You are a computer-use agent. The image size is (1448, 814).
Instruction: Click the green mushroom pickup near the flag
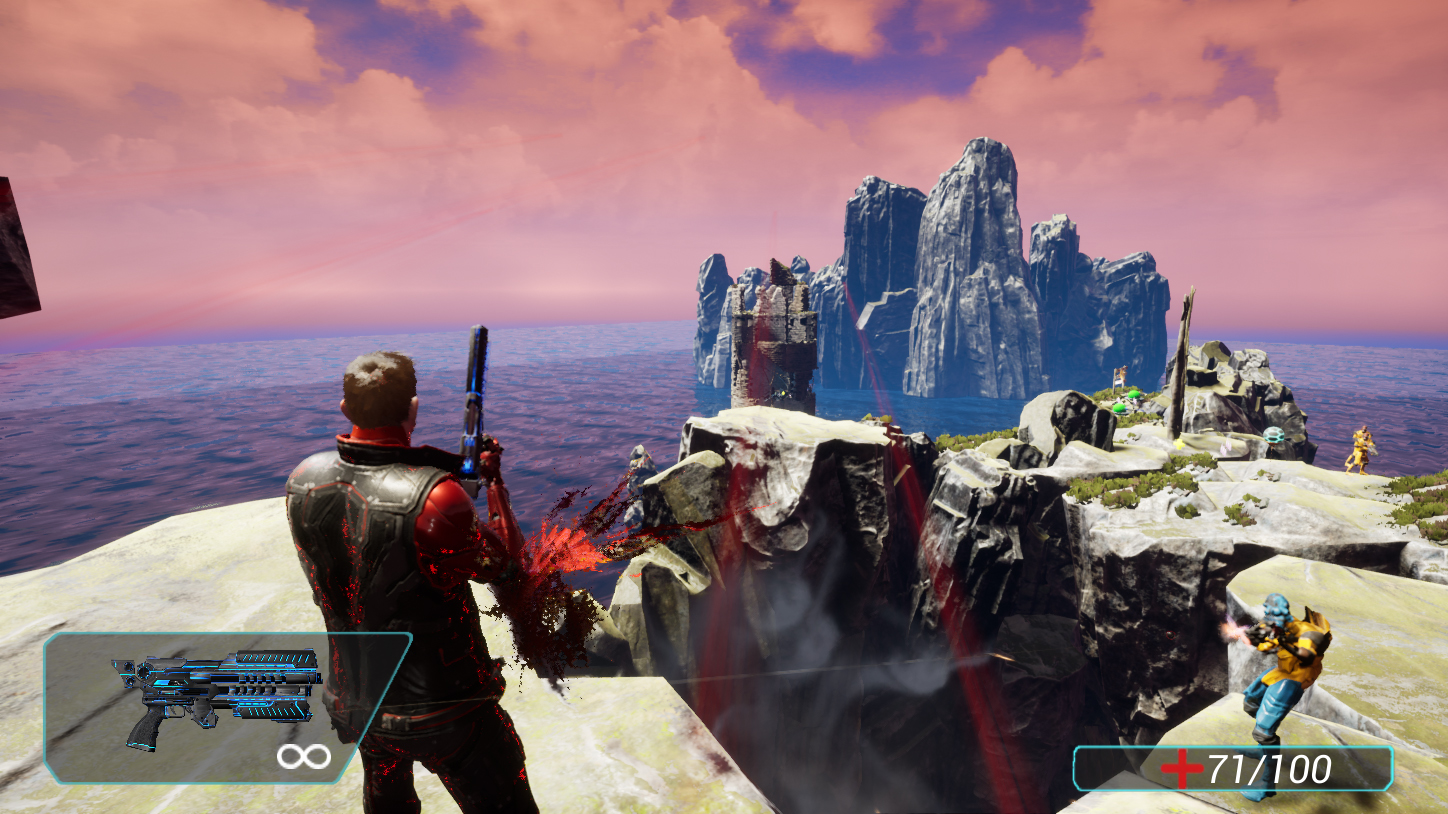pyautogui.click(x=1133, y=394)
